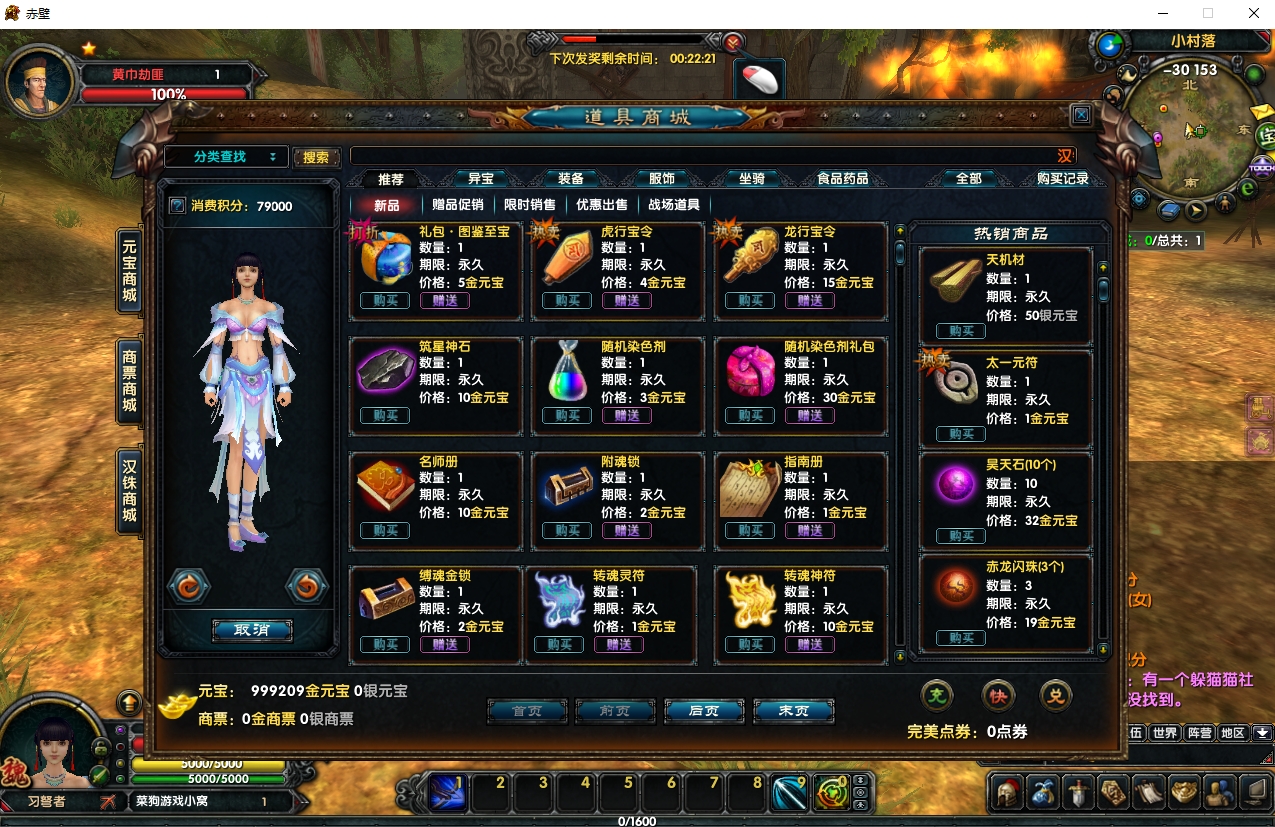Buy the 筑星神石 item

(385, 415)
